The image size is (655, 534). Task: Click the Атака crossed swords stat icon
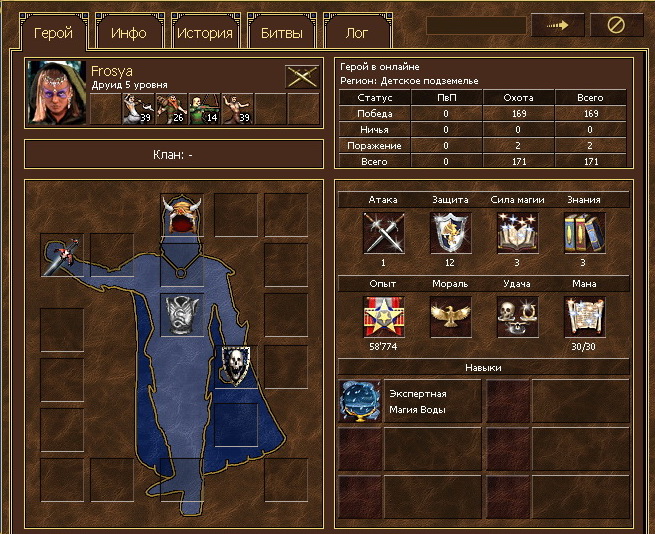pos(383,234)
